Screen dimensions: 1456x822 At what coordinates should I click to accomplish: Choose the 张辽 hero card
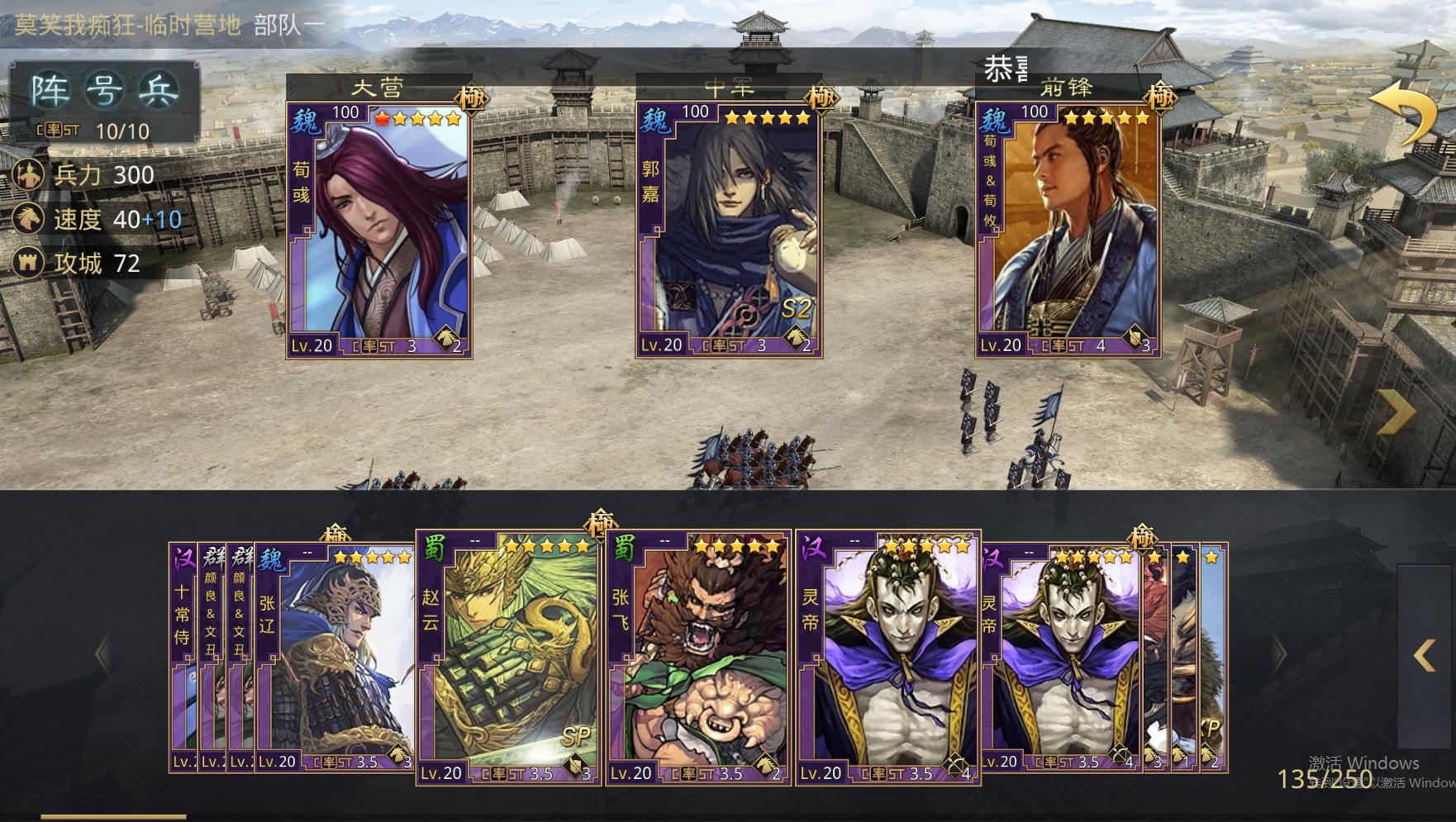coord(335,657)
